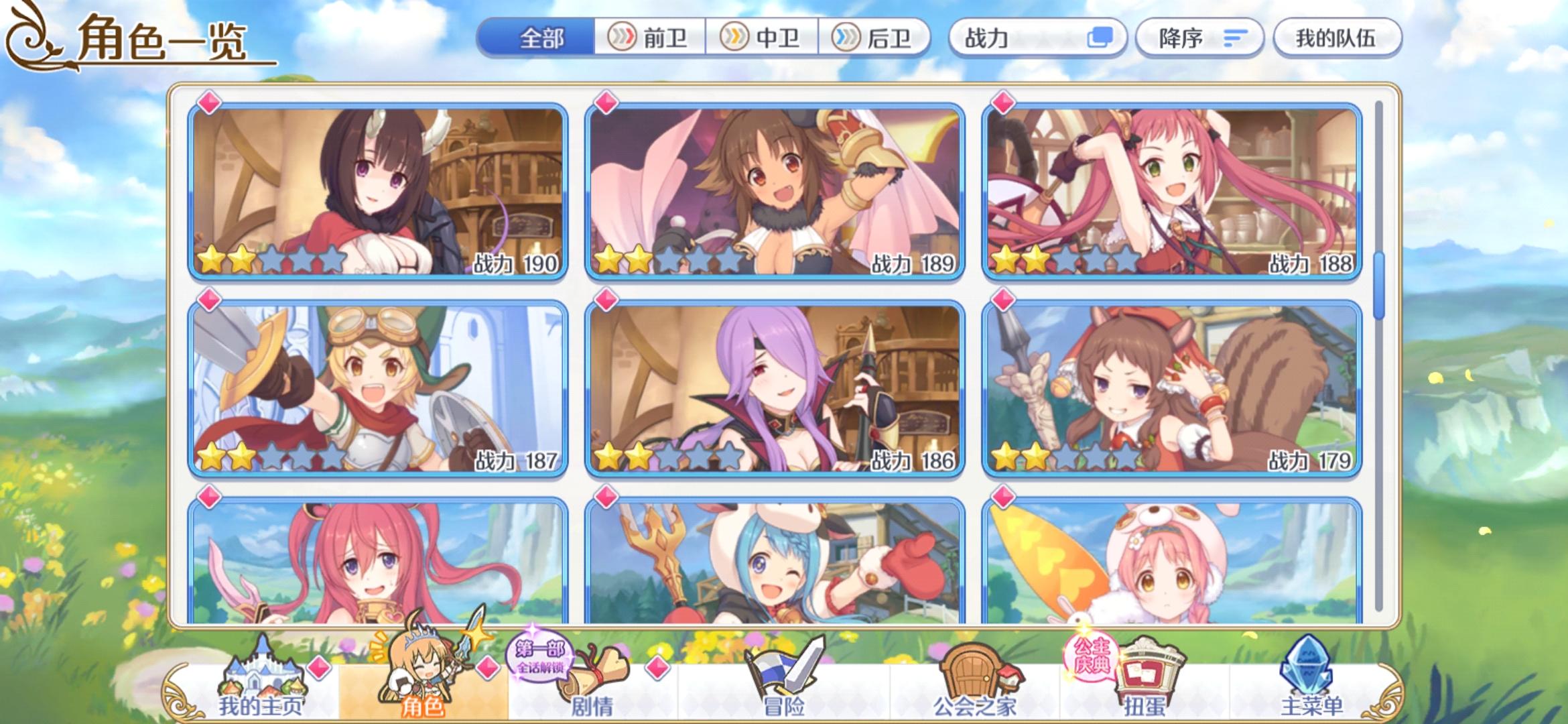The height and width of the screenshot is (724, 1568).
Task: Toggle 降序 descending sort order
Action: coord(1199,38)
